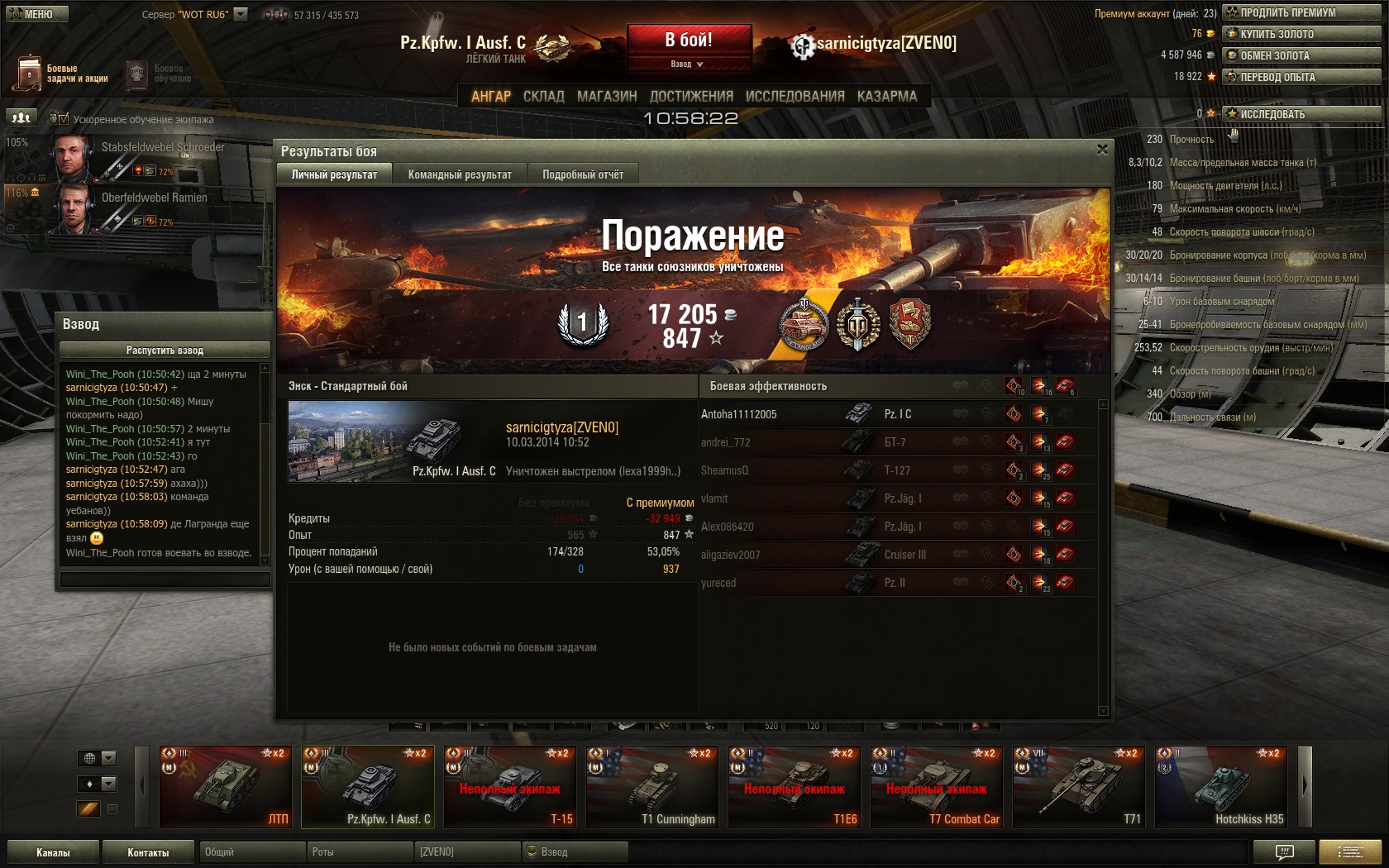Viewport: 1389px width, 868px height.
Task: Go to the СКЛАД section
Action: point(543,97)
